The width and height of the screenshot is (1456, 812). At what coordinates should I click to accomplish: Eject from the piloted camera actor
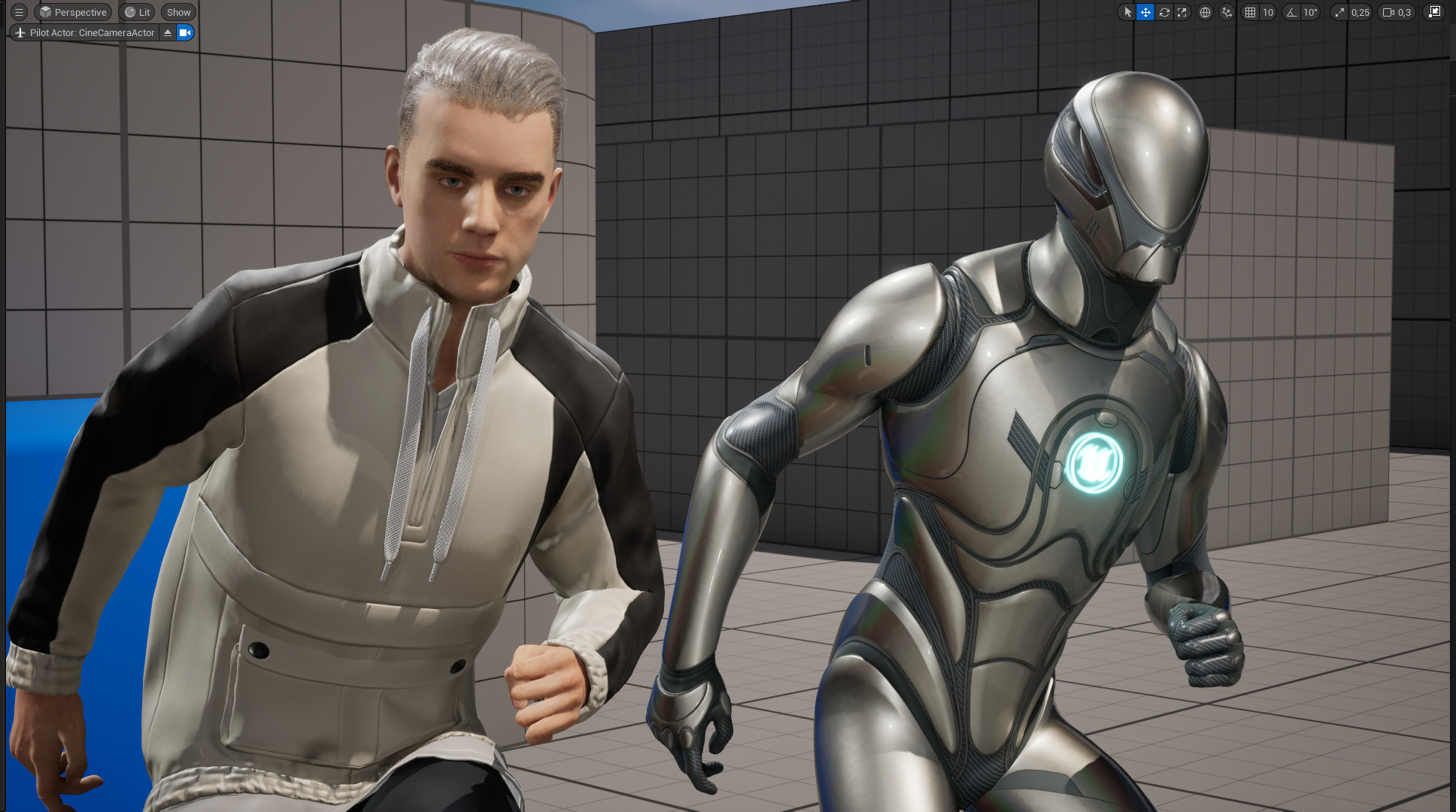(168, 32)
